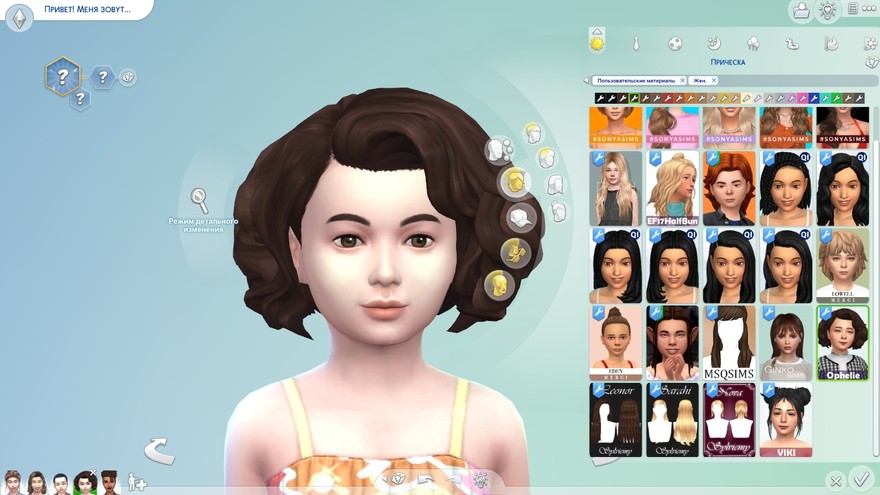Switch to the athletic outfit category
Screen dimensions: 880x495
pos(675,44)
